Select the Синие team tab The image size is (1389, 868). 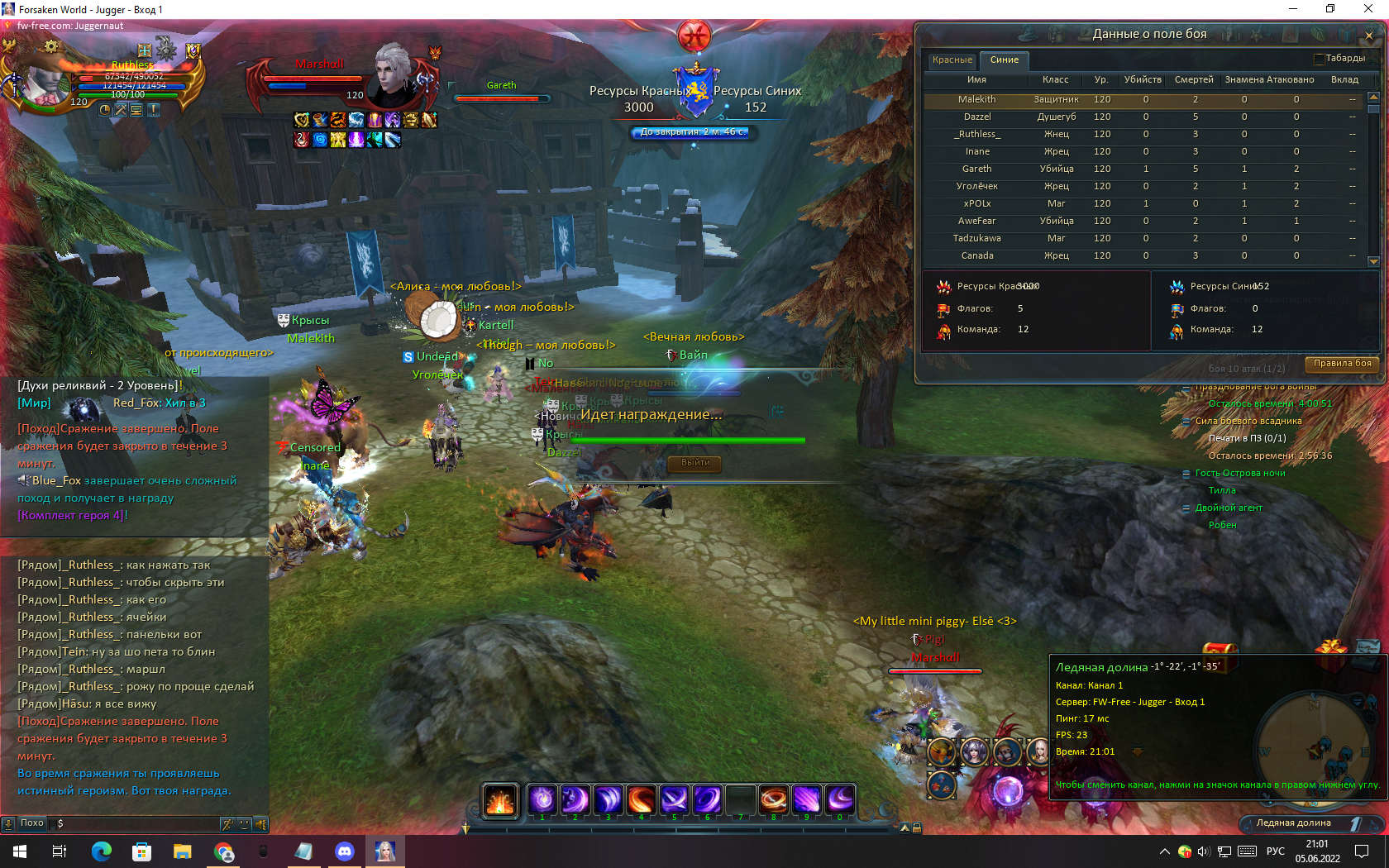tap(1004, 60)
